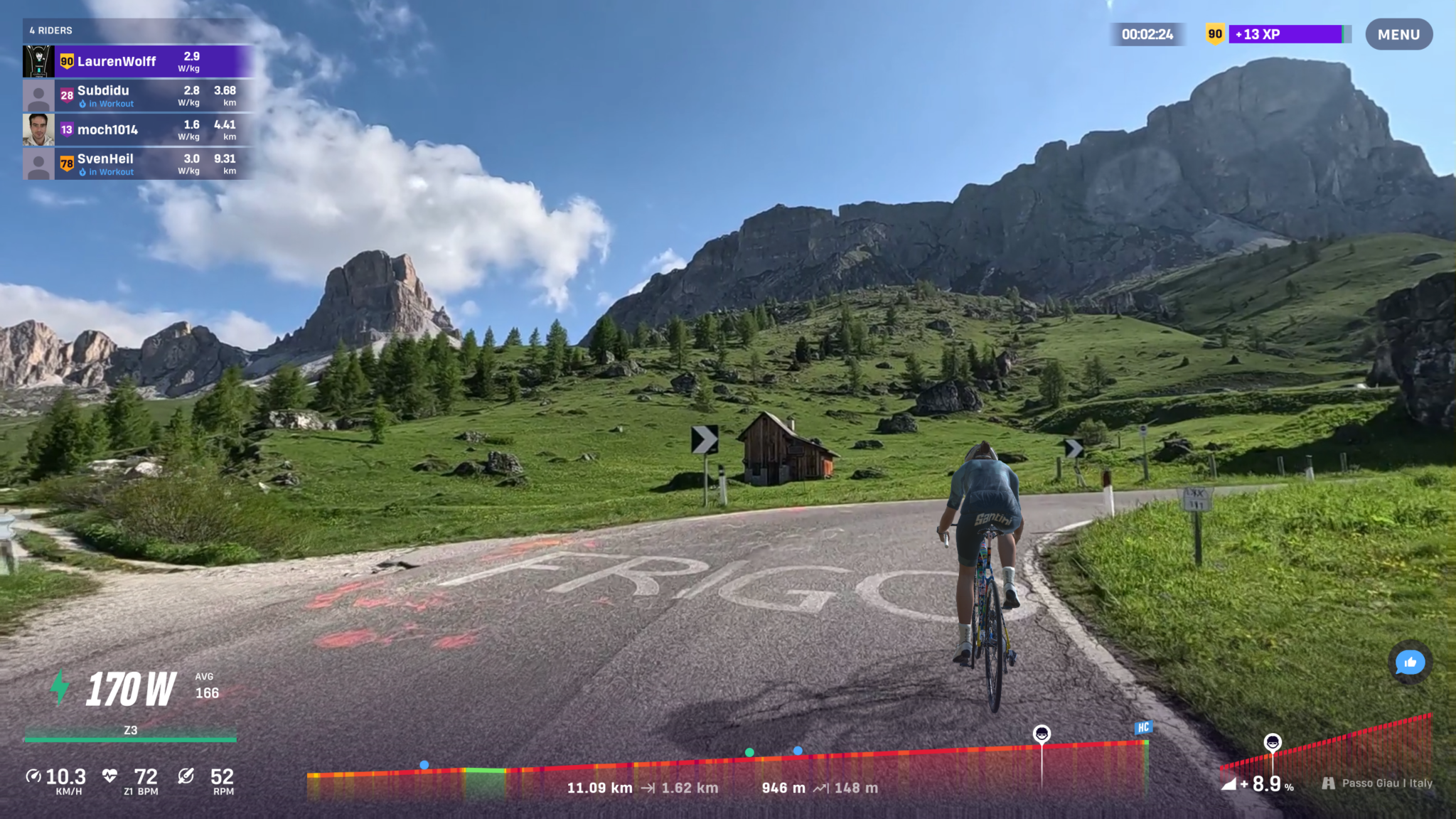Click the heart rate icon beside 72 BPM
1456x819 pixels.
(x=110, y=775)
